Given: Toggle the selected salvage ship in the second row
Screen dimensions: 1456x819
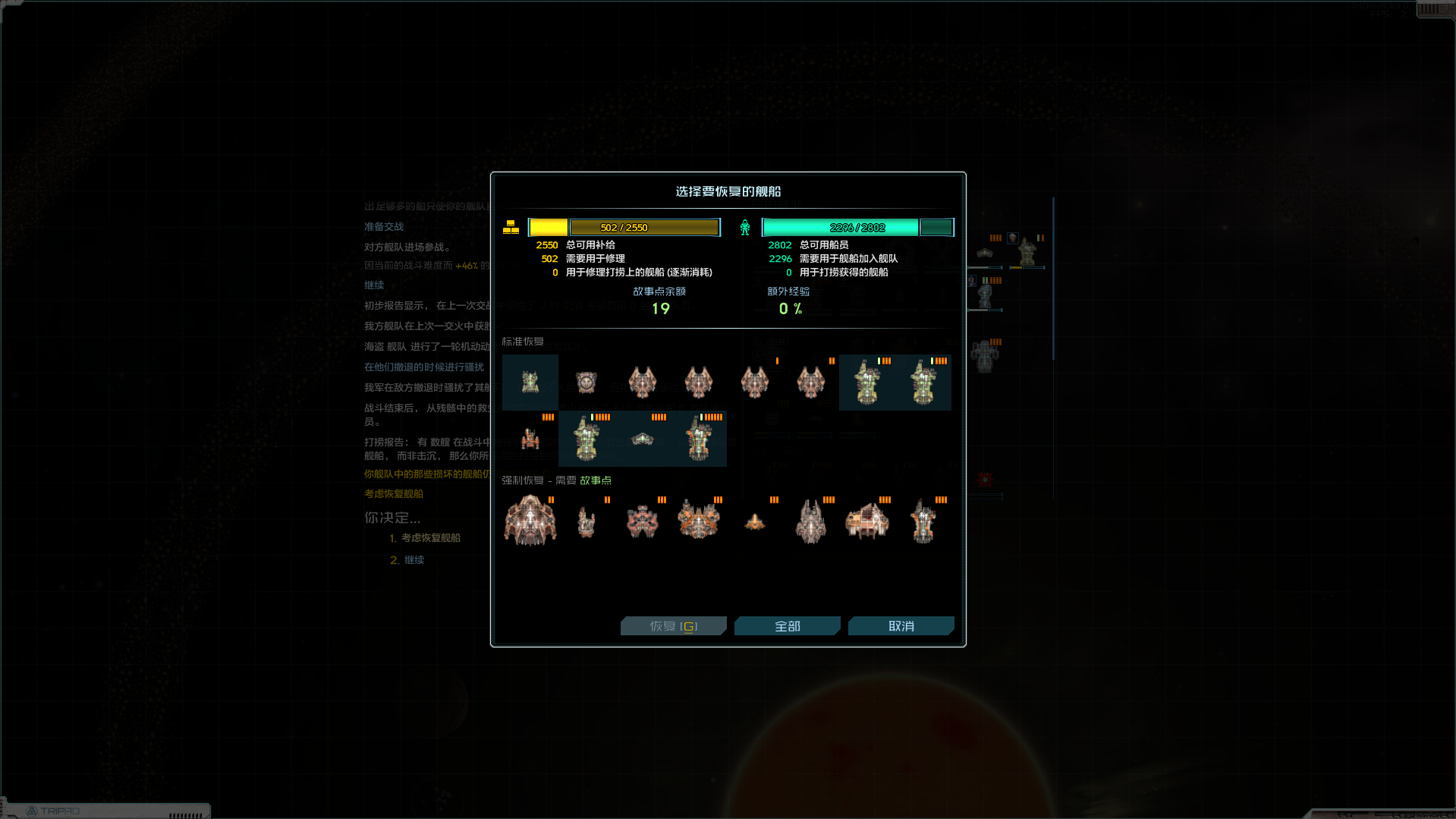Looking at the screenshot, I should pos(586,439).
